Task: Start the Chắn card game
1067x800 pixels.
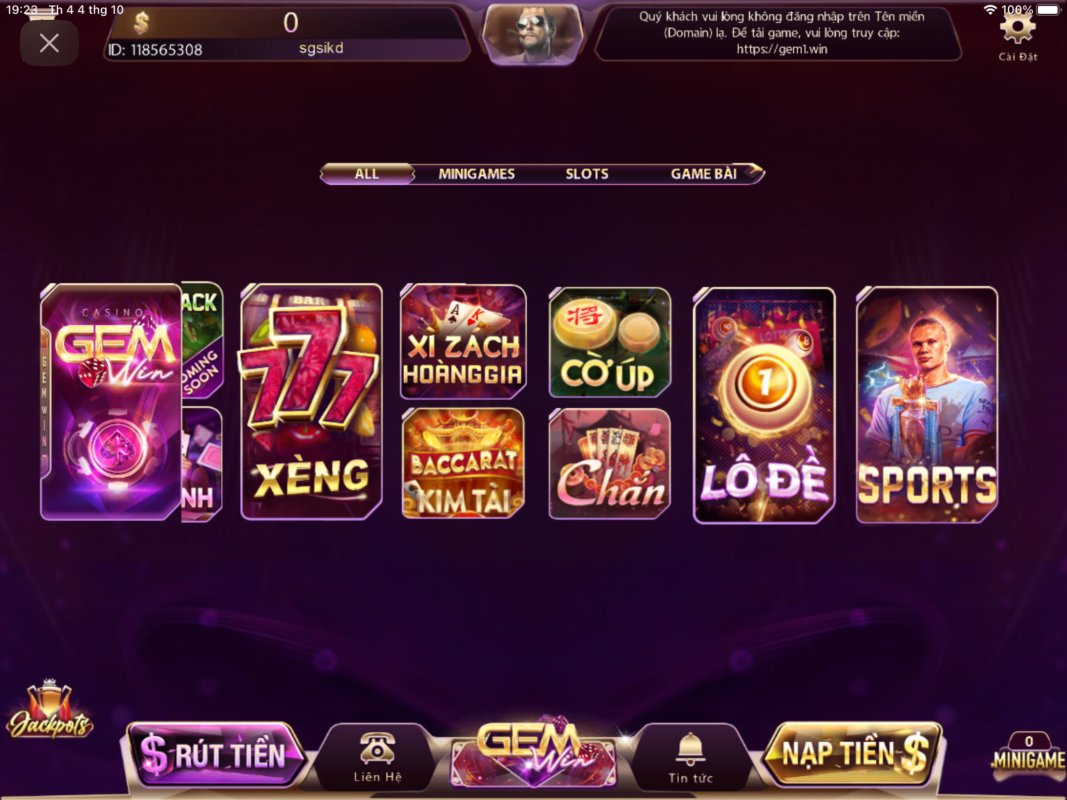Action: click(610, 463)
